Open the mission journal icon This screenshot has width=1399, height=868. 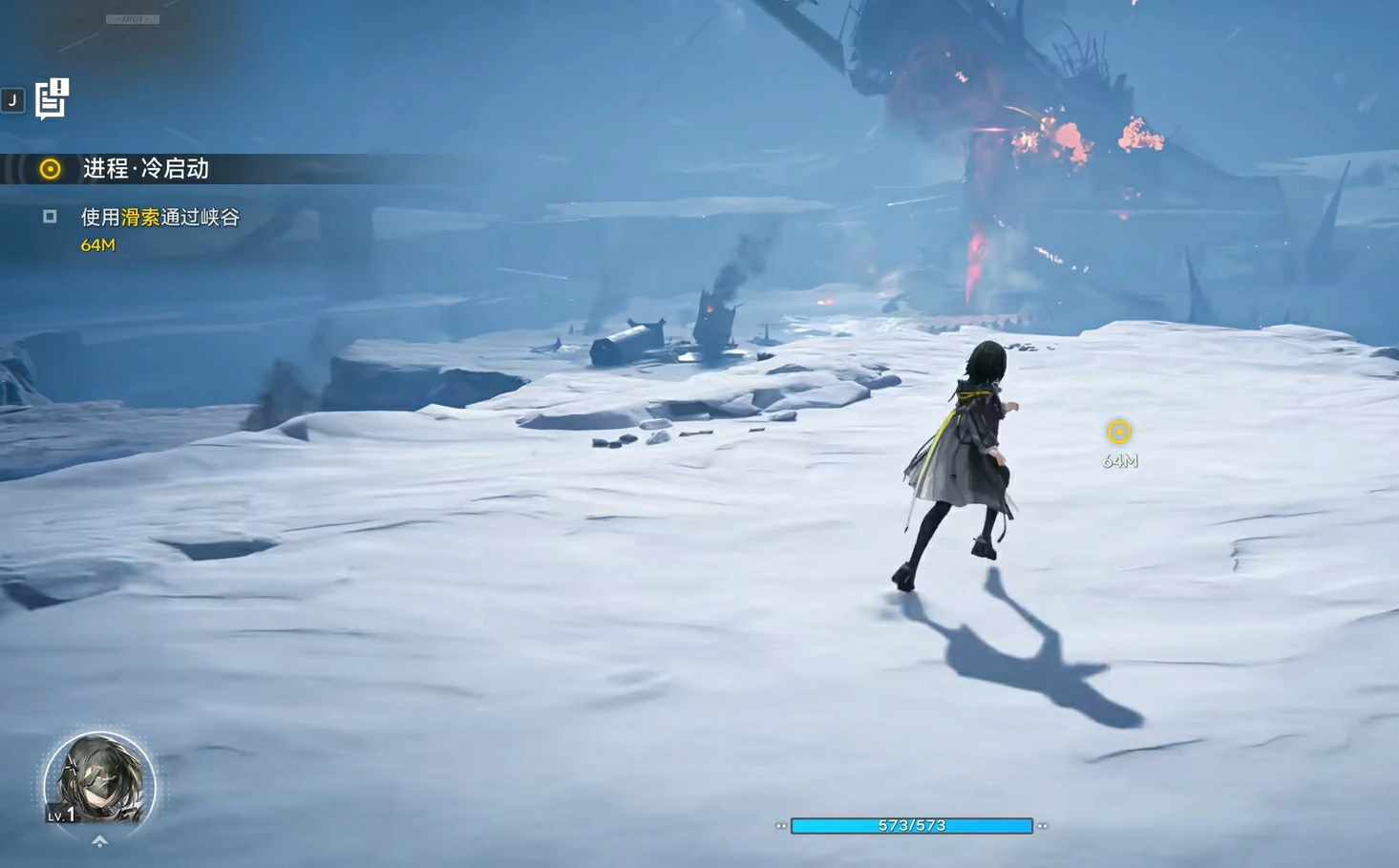click(52, 98)
